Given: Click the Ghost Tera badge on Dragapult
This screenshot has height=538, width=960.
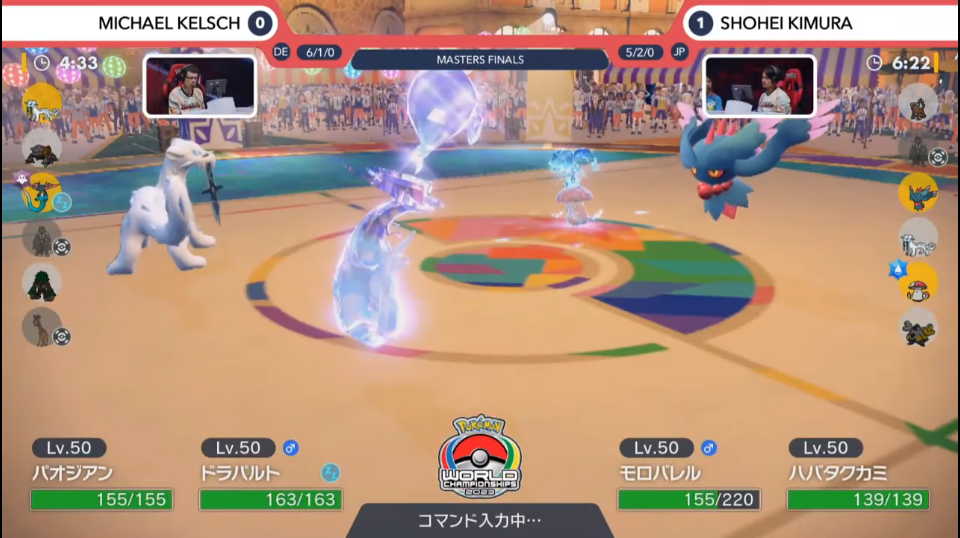Looking at the screenshot, I should (x=22, y=178).
